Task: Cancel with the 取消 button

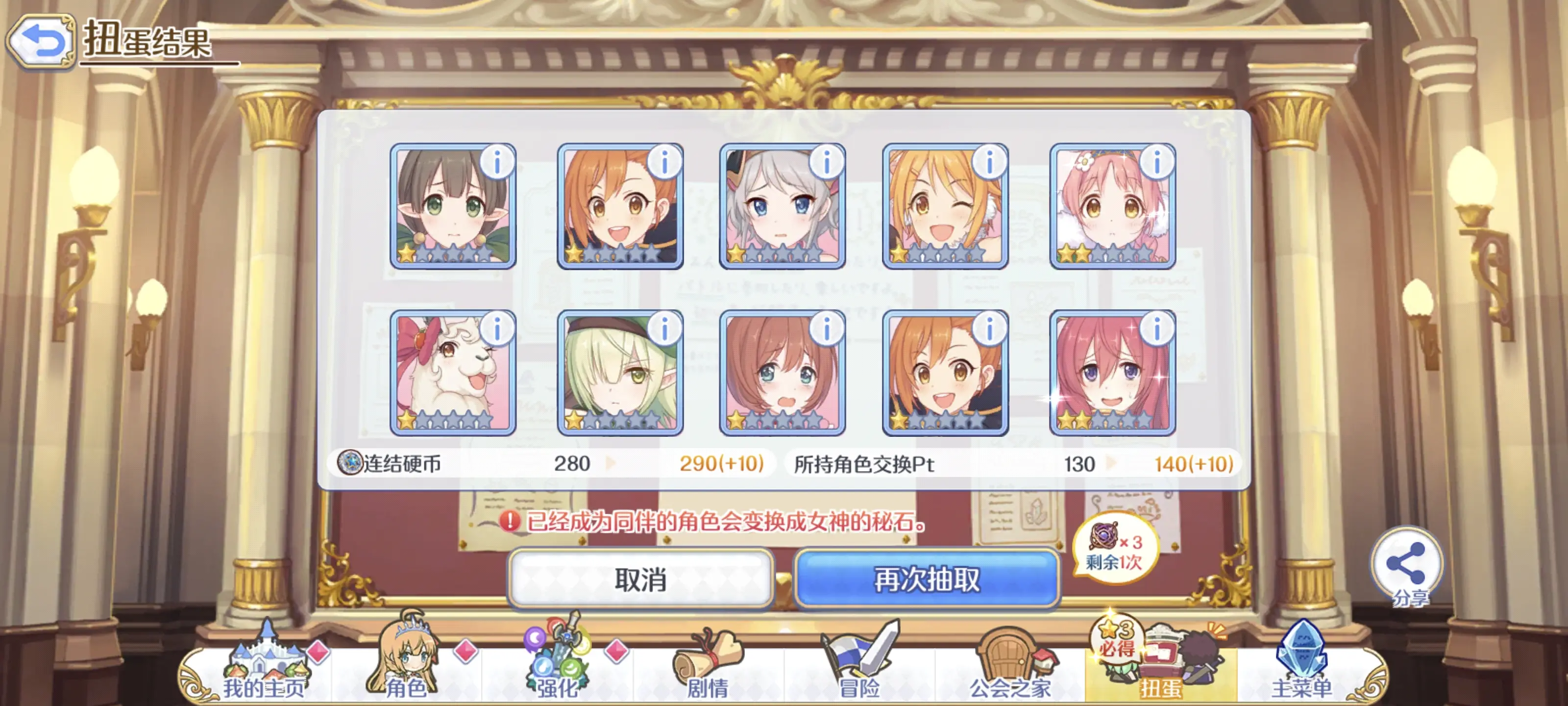Action: [x=640, y=579]
